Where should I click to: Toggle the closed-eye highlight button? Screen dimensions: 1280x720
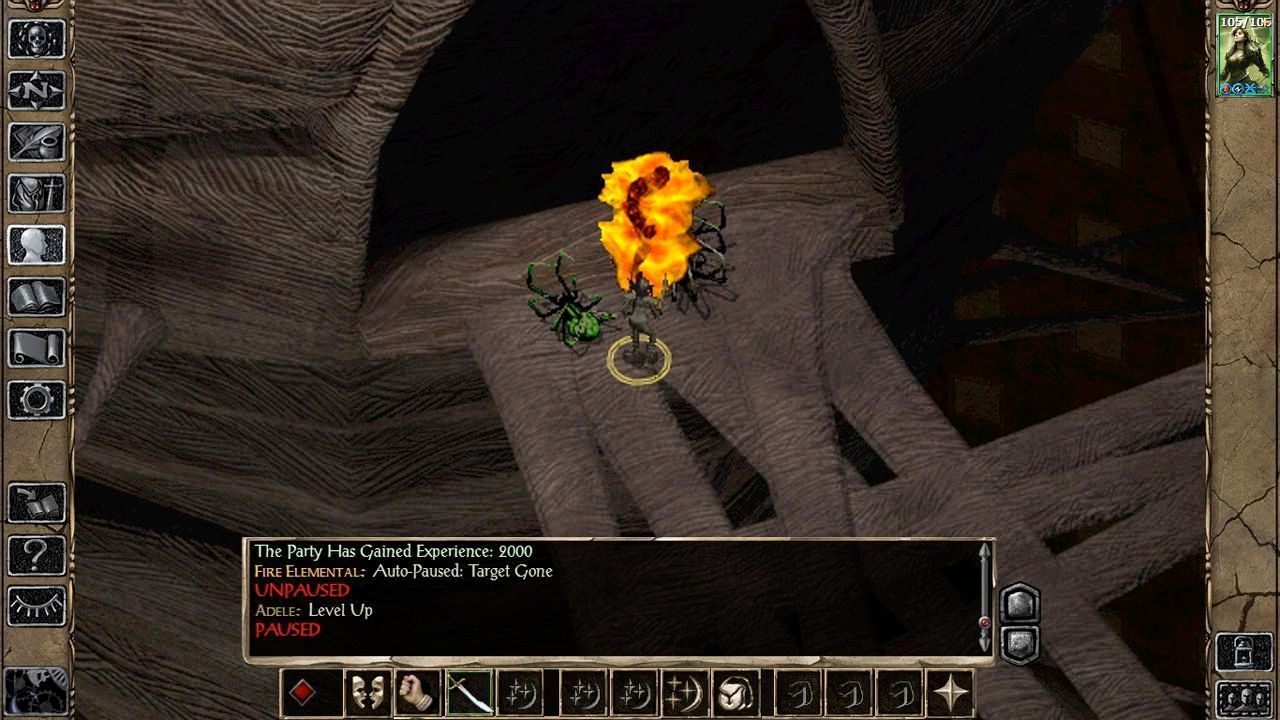pyautogui.click(x=37, y=606)
